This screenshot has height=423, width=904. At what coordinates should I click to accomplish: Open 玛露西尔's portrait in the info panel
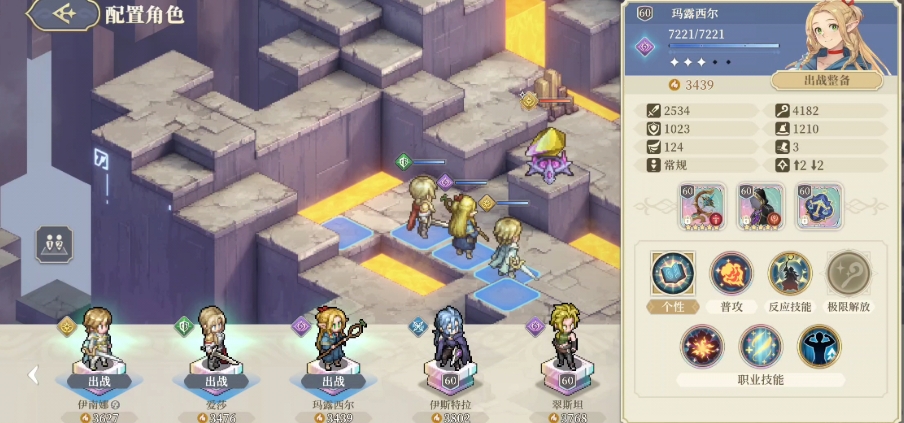click(x=850, y=36)
